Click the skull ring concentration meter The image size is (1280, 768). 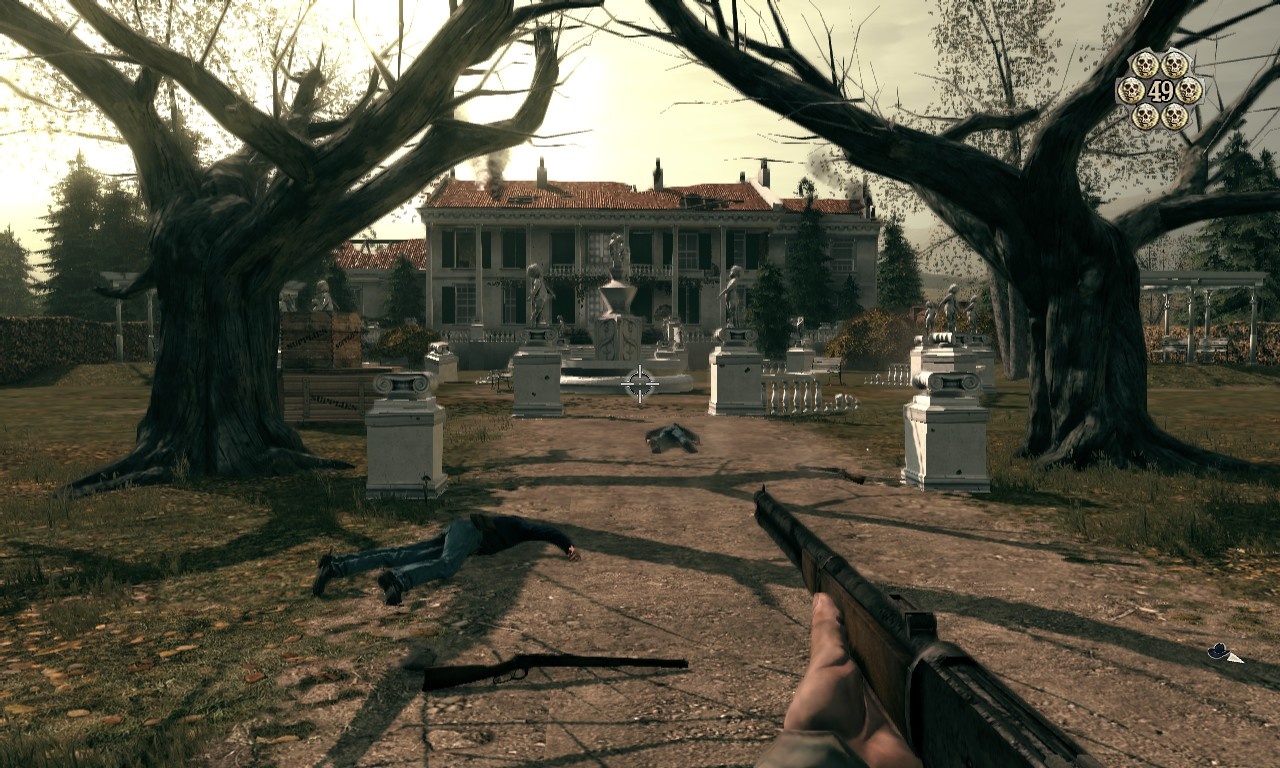coord(1160,90)
